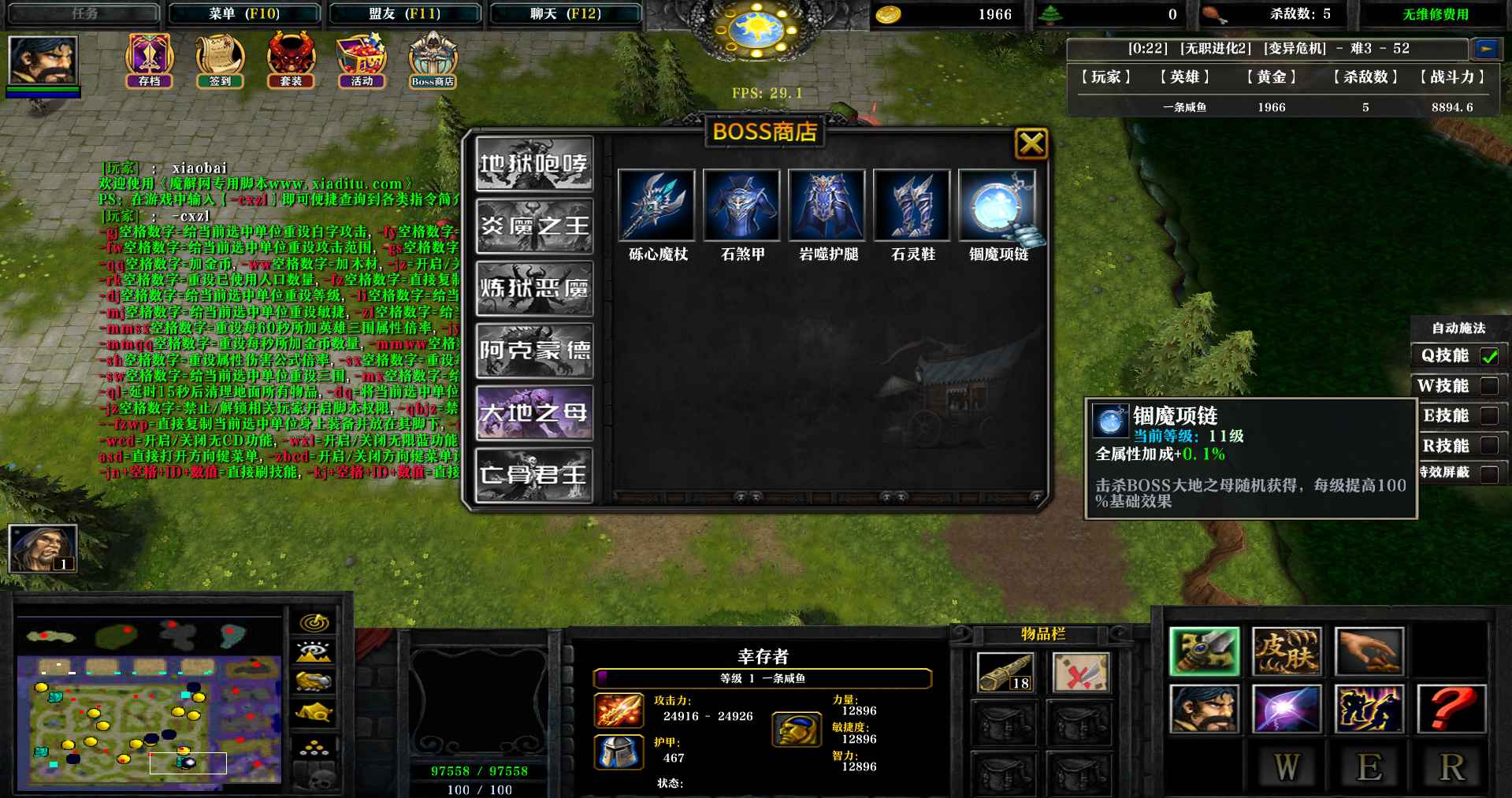Open the 签到 daily sign-in scroll

tap(220, 60)
